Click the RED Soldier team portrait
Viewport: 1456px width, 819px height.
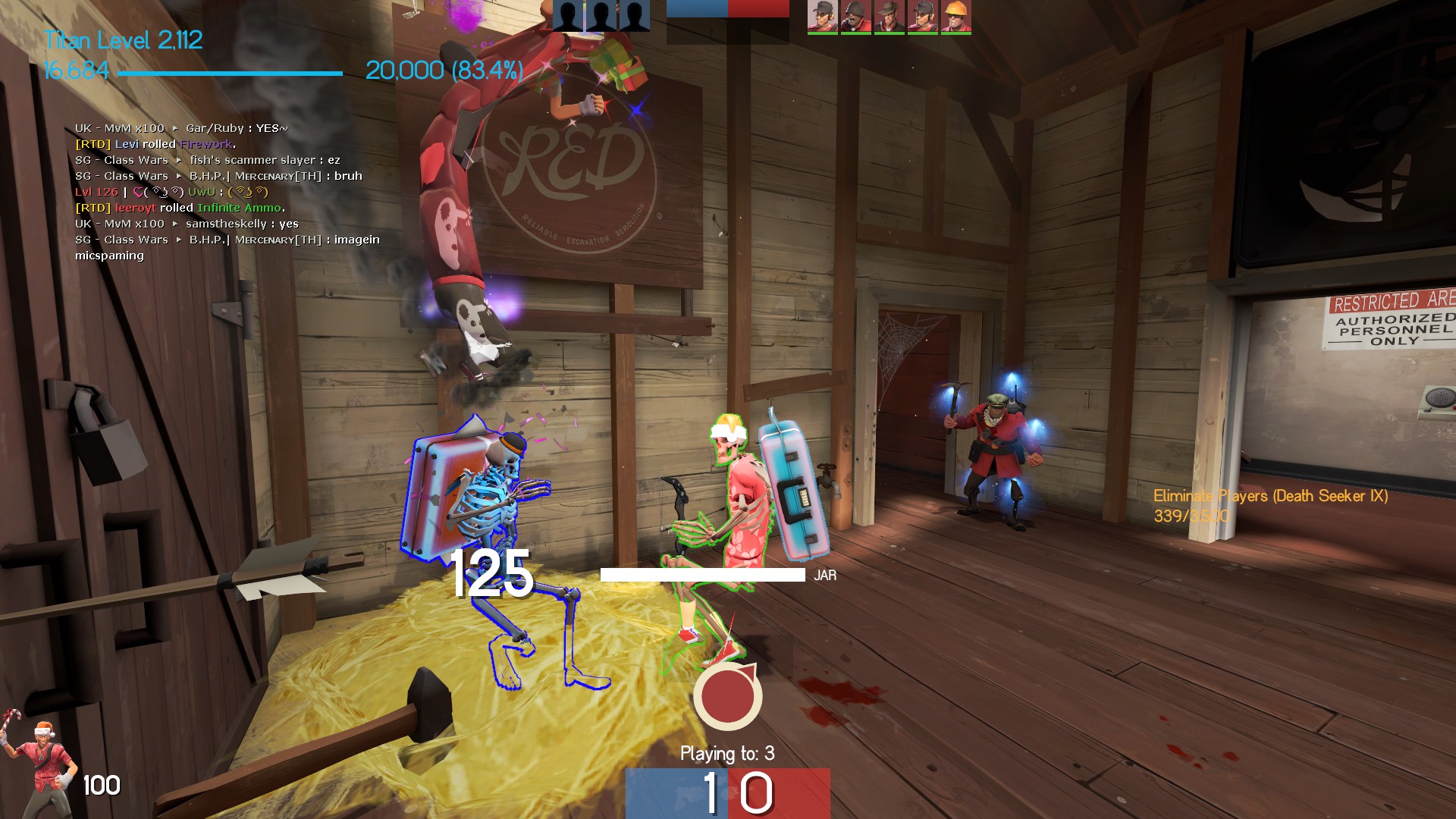pyautogui.click(x=855, y=17)
